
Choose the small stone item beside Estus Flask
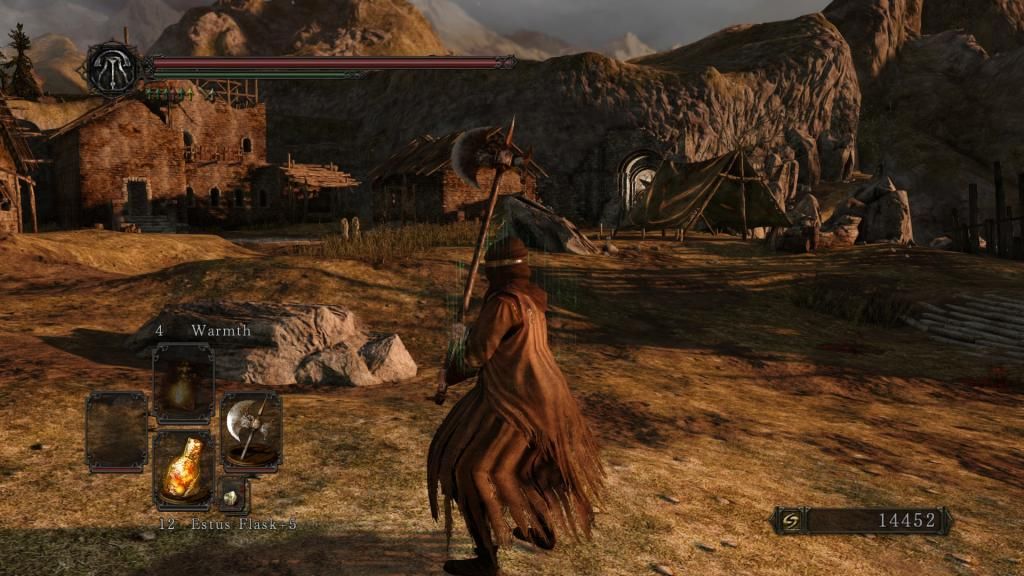tap(233, 495)
